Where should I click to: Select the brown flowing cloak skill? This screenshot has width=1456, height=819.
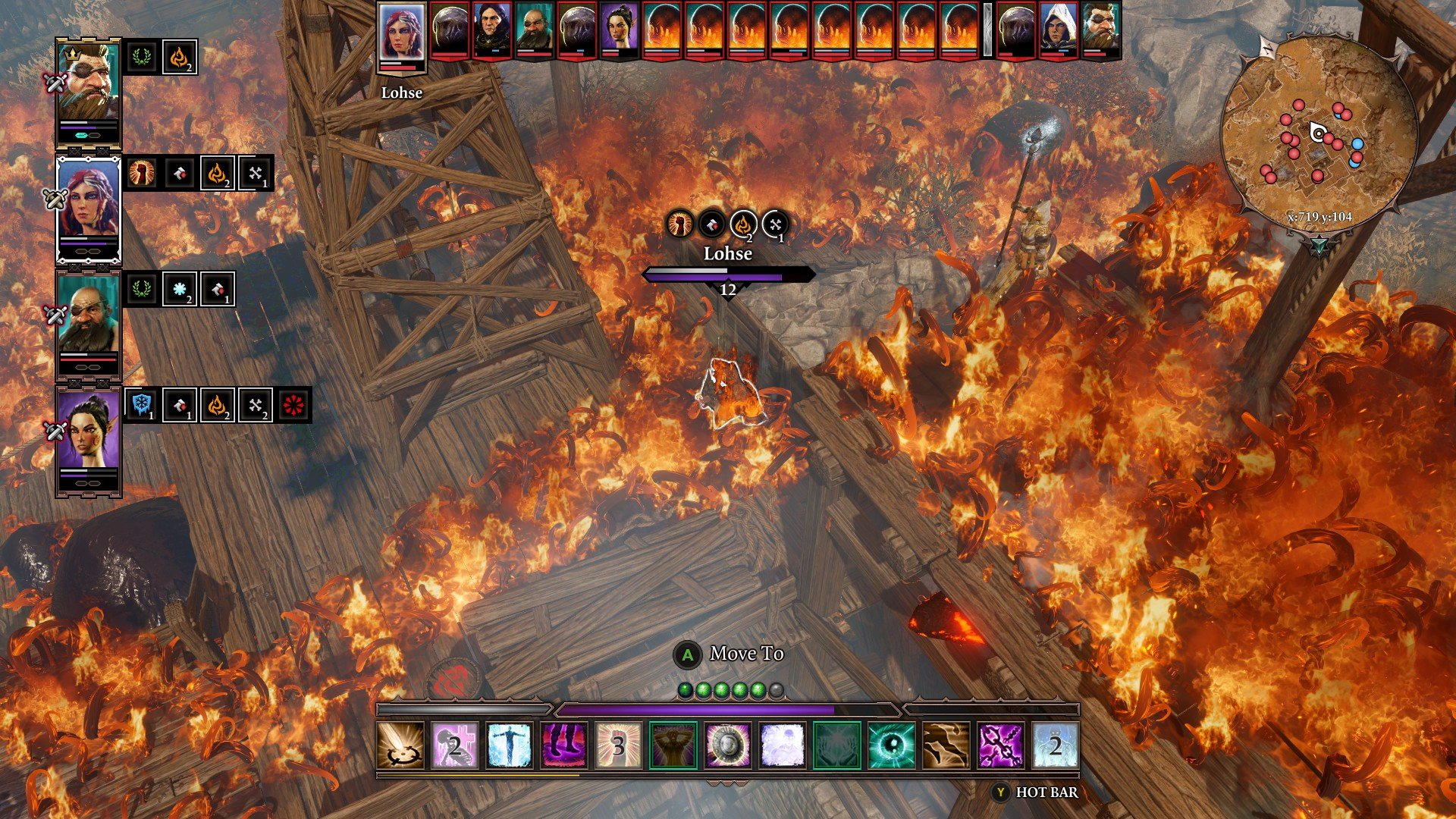pos(946,745)
